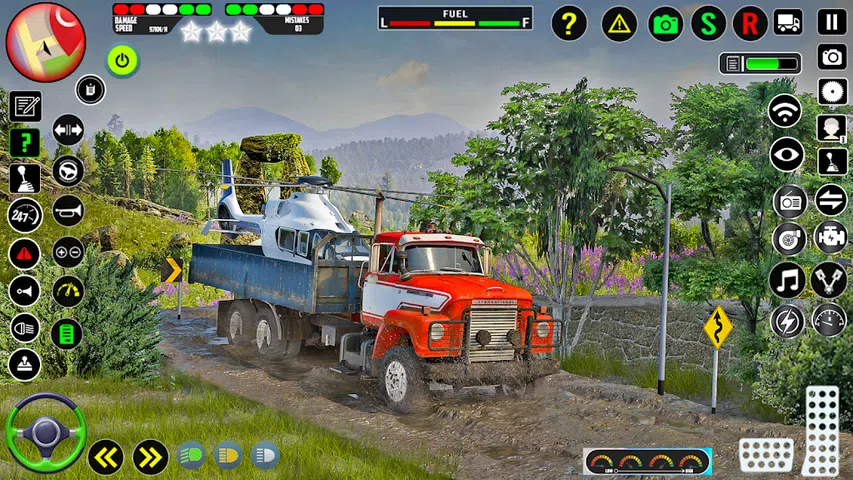Apply the wide brake pedal
This screenshot has height=480, width=853.
766,455
